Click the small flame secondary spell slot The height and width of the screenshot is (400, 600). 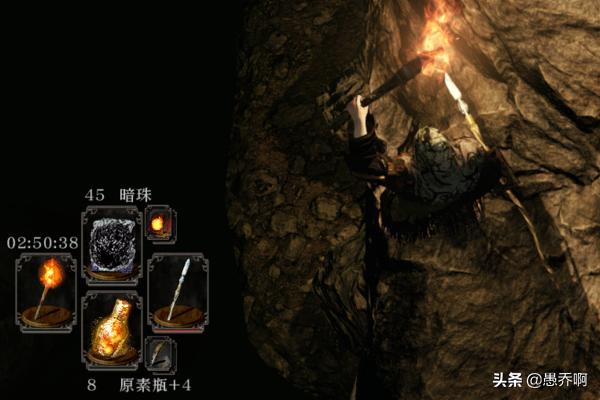158,222
